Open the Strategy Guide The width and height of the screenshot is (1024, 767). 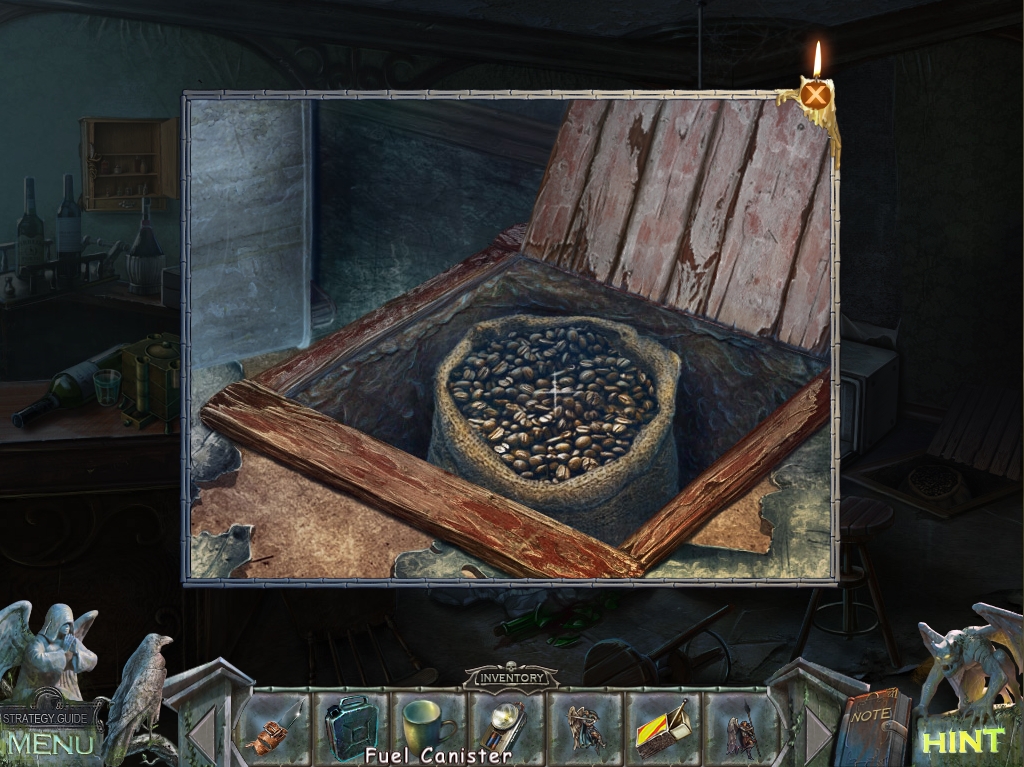click(x=50, y=717)
